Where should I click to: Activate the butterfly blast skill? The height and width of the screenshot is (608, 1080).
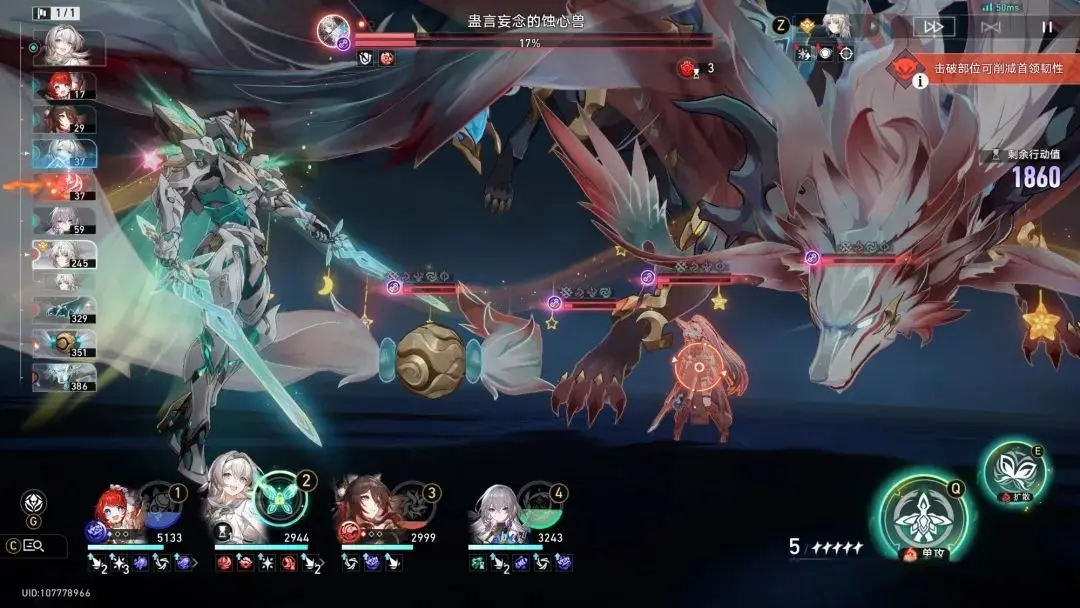click(x=1012, y=470)
